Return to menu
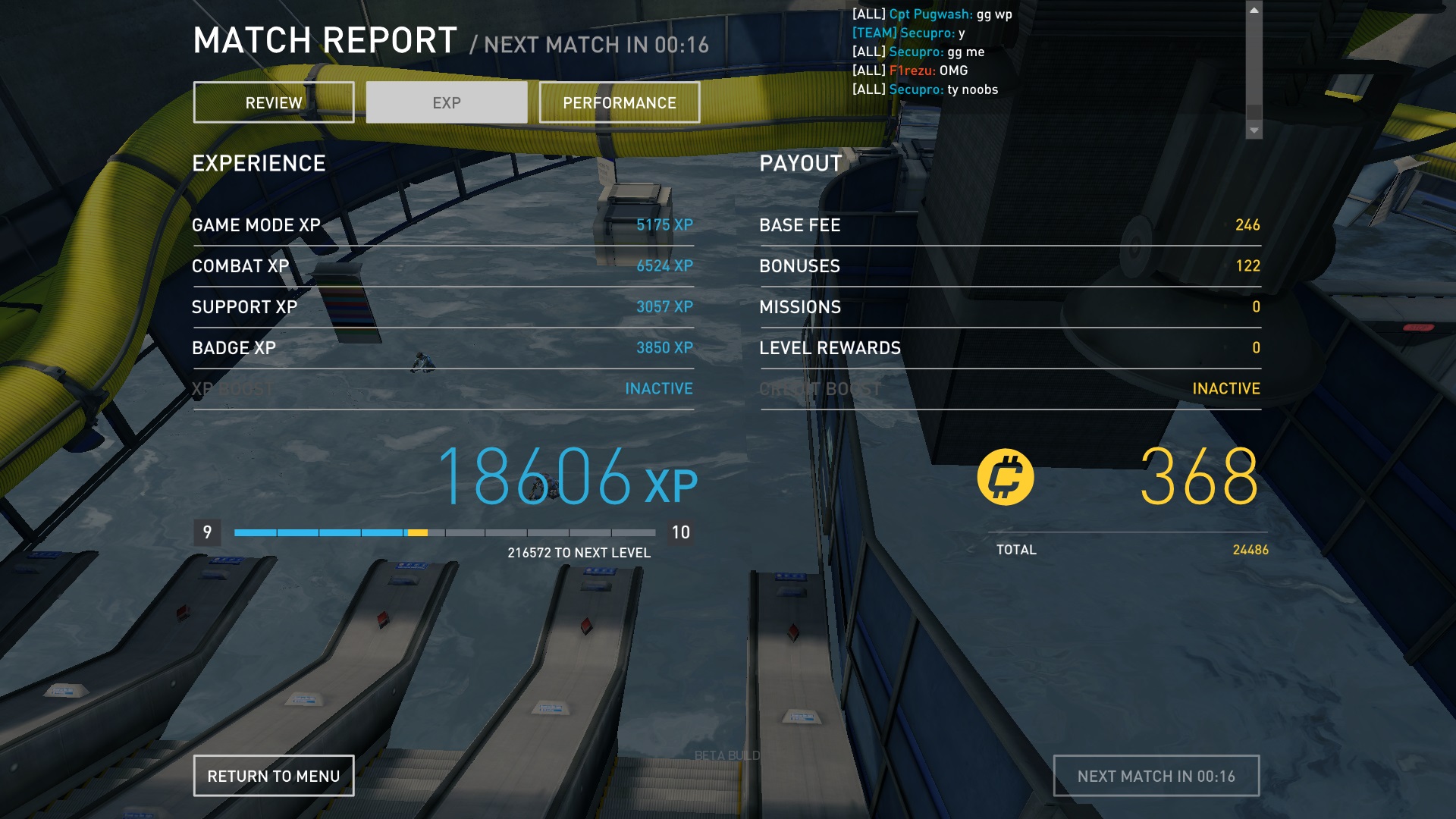This screenshot has height=819, width=1456. [x=274, y=776]
